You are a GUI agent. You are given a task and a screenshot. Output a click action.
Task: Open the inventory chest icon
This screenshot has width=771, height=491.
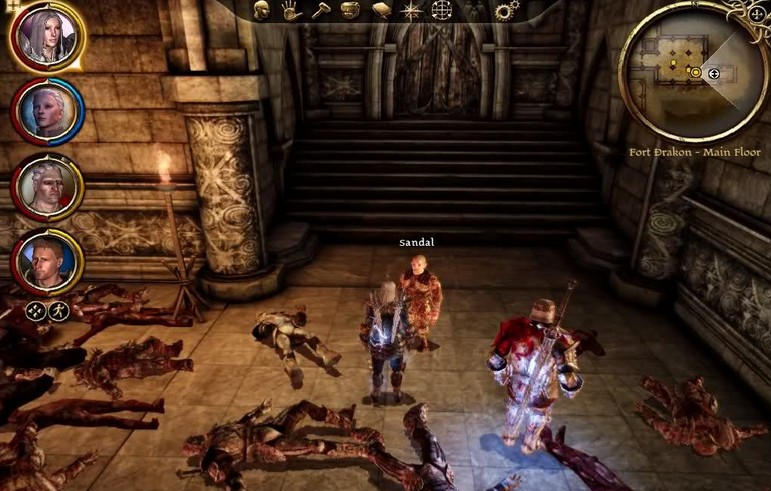350,11
